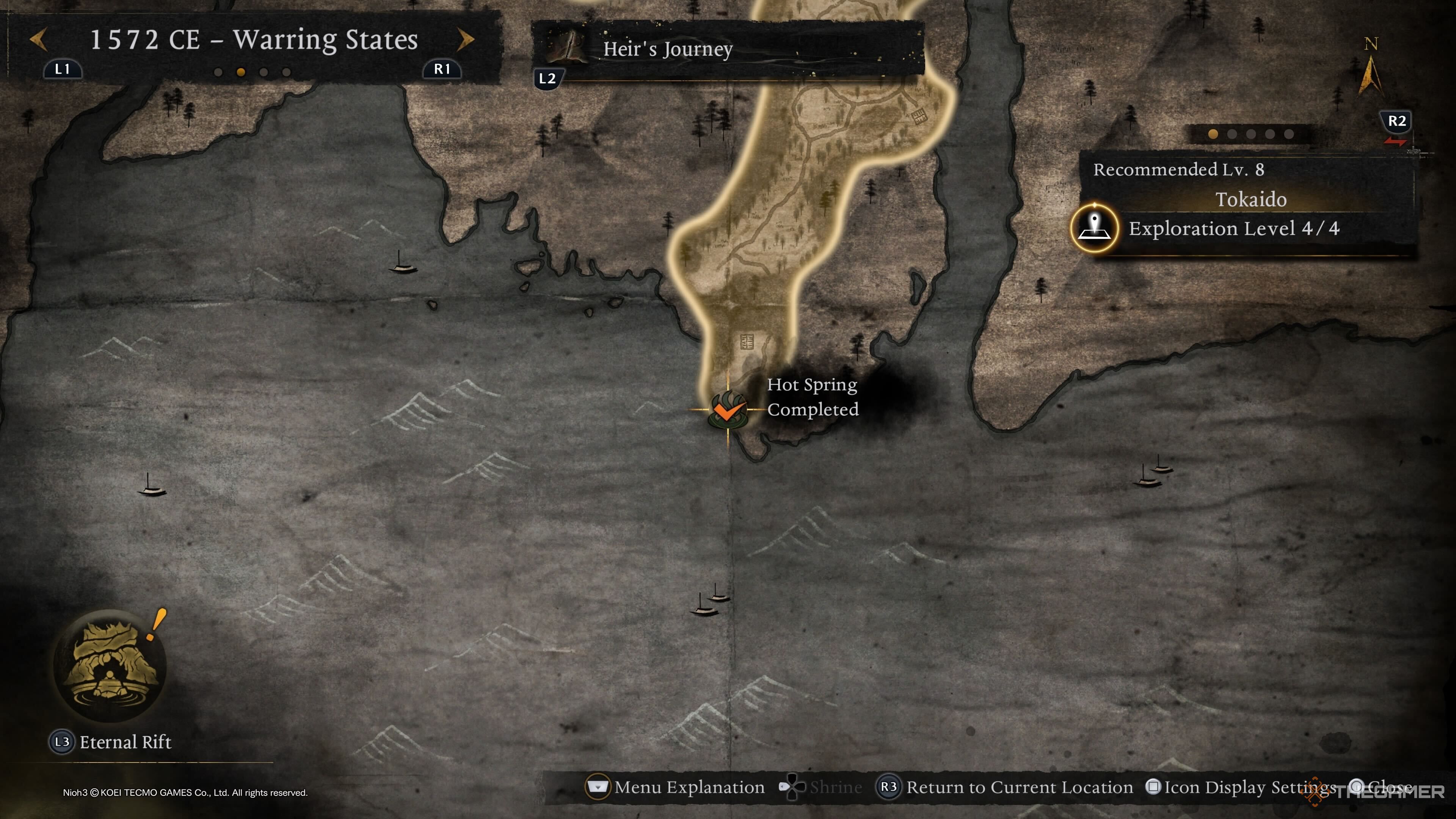Select the Tokaido exploration level pin icon
Image resolution: width=1456 pixels, height=819 pixels.
tap(1094, 228)
